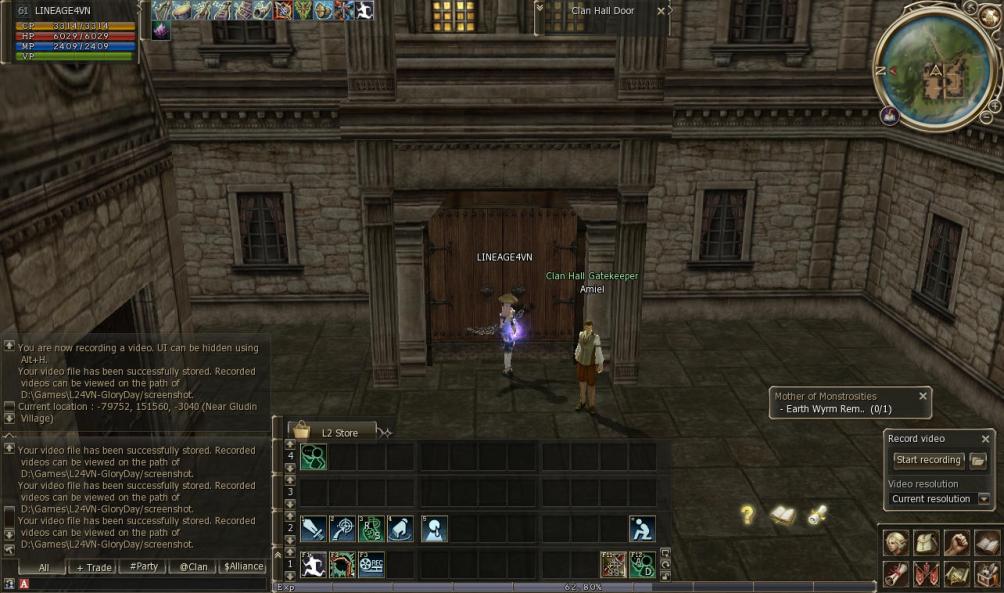Click the Start recording button
The width and height of the screenshot is (1004, 593).
[928, 460]
